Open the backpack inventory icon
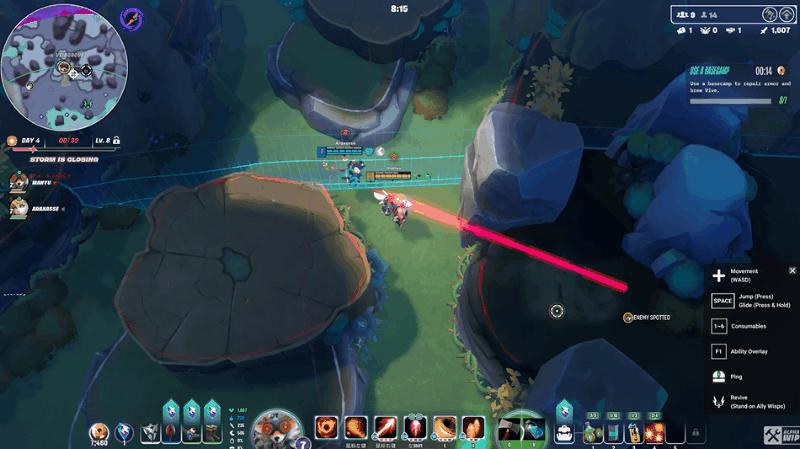This screenshot has height=449, width=800. (564, 431)
